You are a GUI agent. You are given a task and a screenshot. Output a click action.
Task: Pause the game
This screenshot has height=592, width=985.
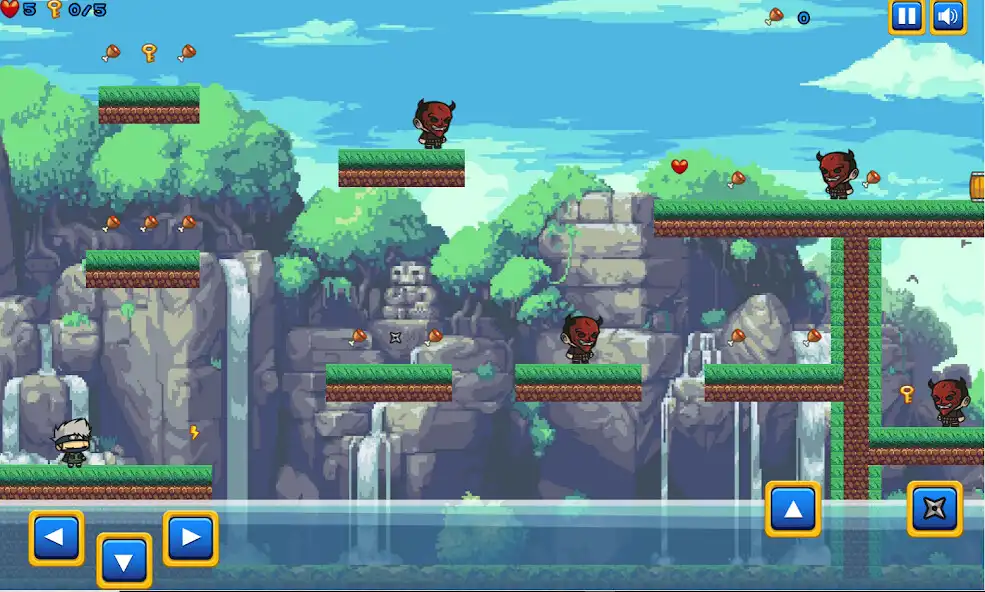[x=906, y=17]
